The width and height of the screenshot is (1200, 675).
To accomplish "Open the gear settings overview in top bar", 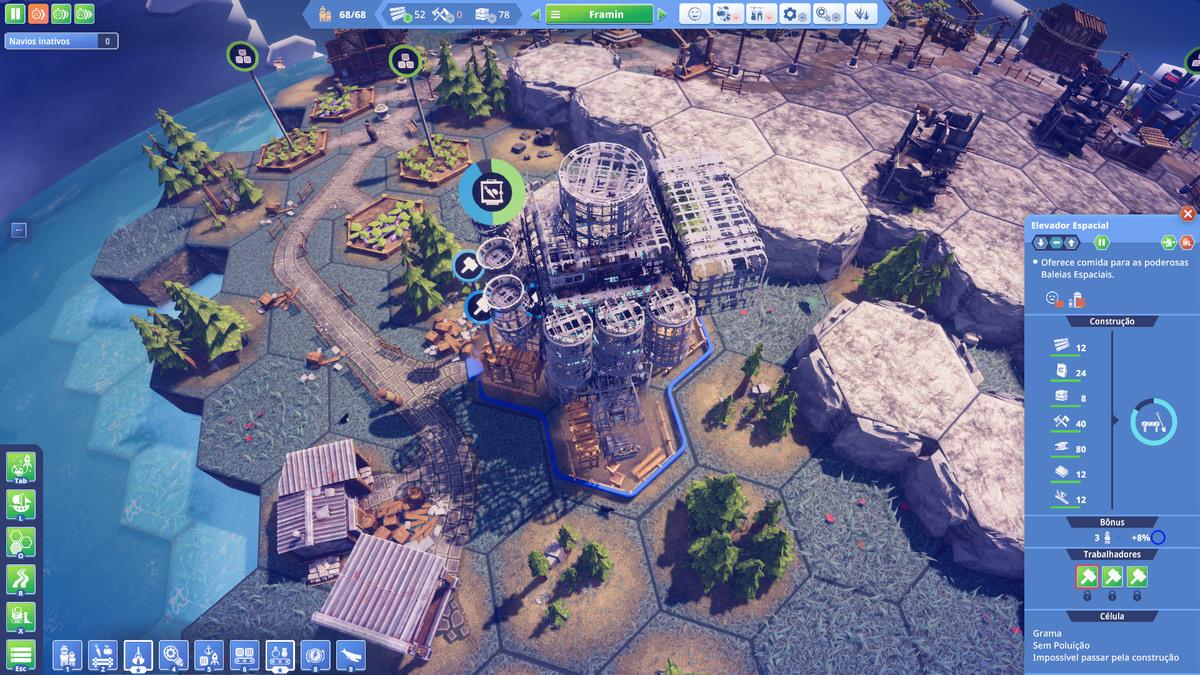I will (x=795, y=15).
